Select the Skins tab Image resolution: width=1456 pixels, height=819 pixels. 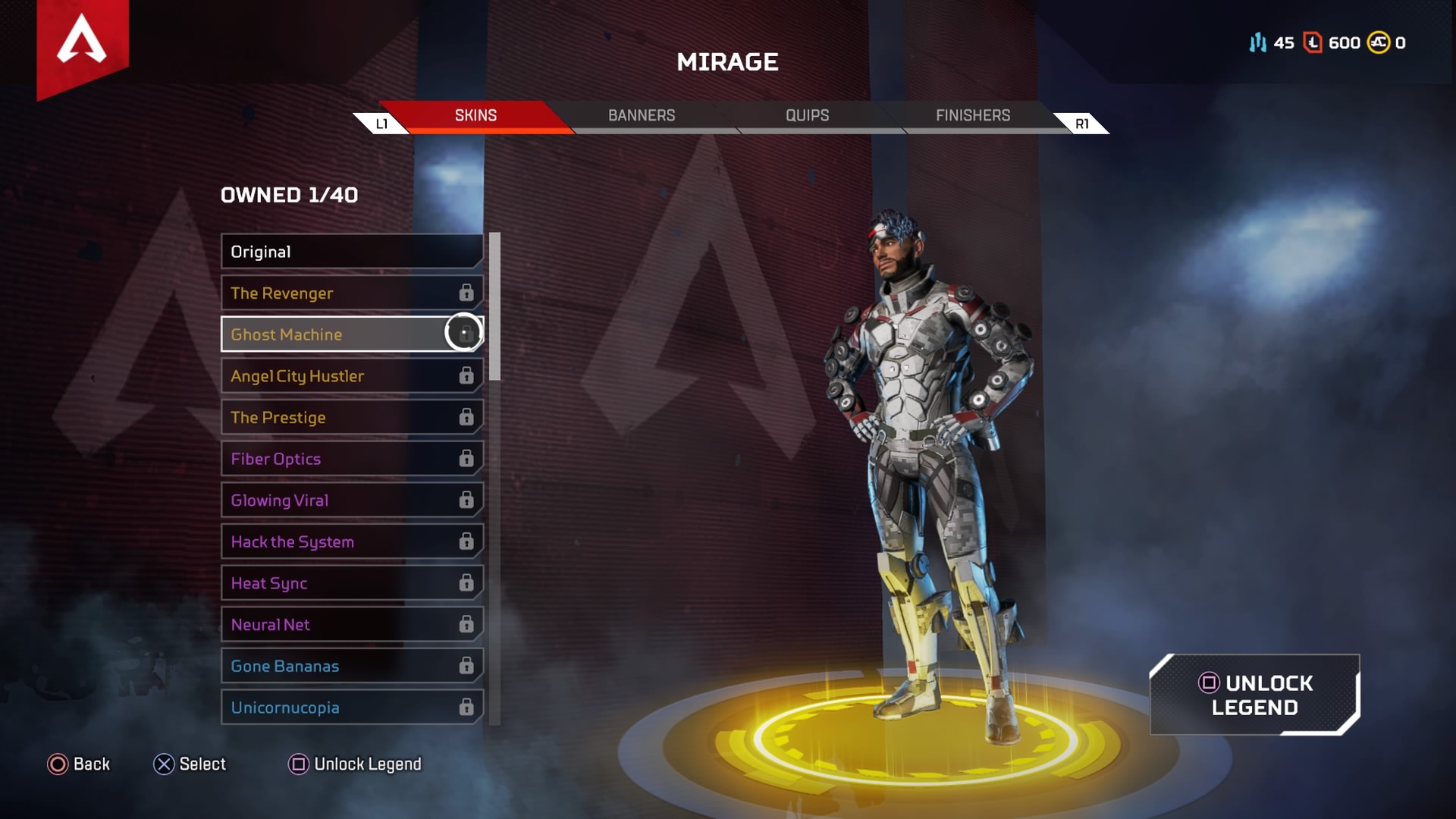click(475, 115)
